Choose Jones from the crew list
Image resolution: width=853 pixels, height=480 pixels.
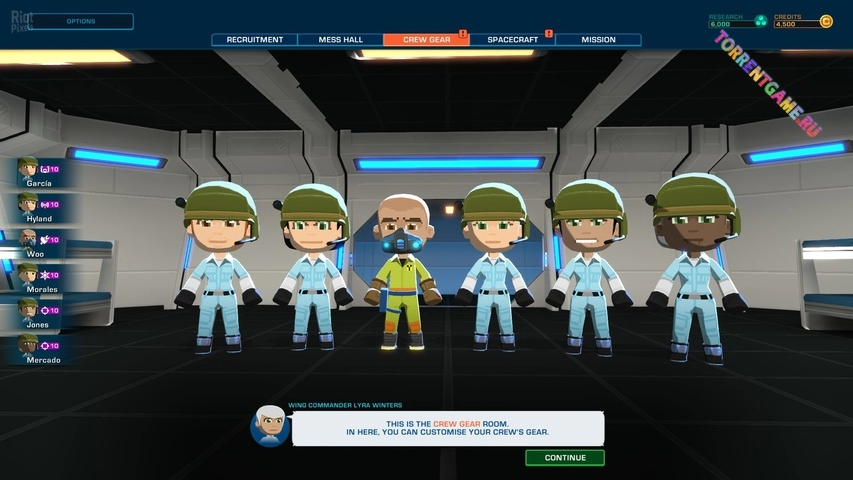pos(38,311)
